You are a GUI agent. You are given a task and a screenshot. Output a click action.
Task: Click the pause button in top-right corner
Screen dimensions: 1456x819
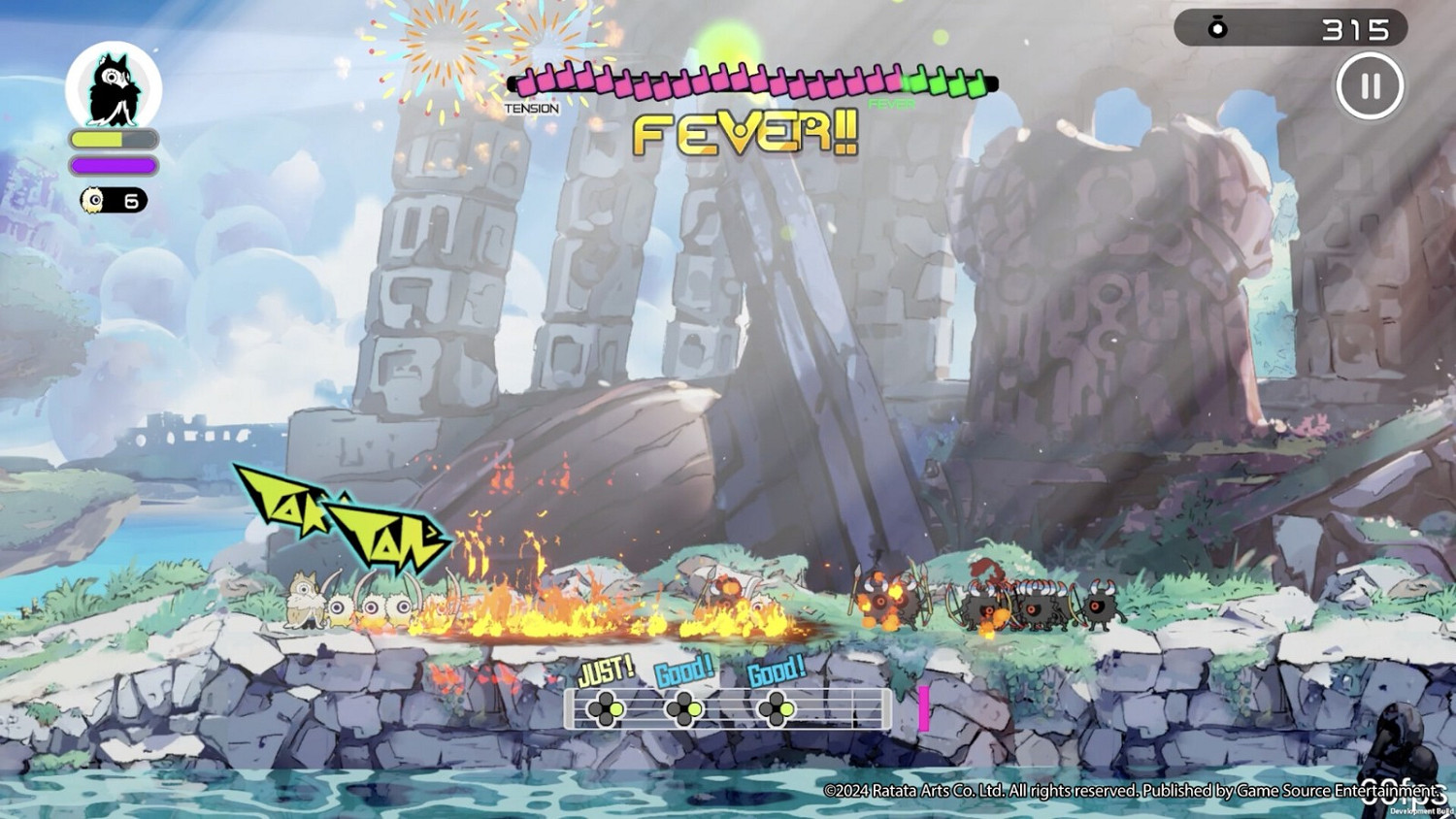coord(1370,87)
